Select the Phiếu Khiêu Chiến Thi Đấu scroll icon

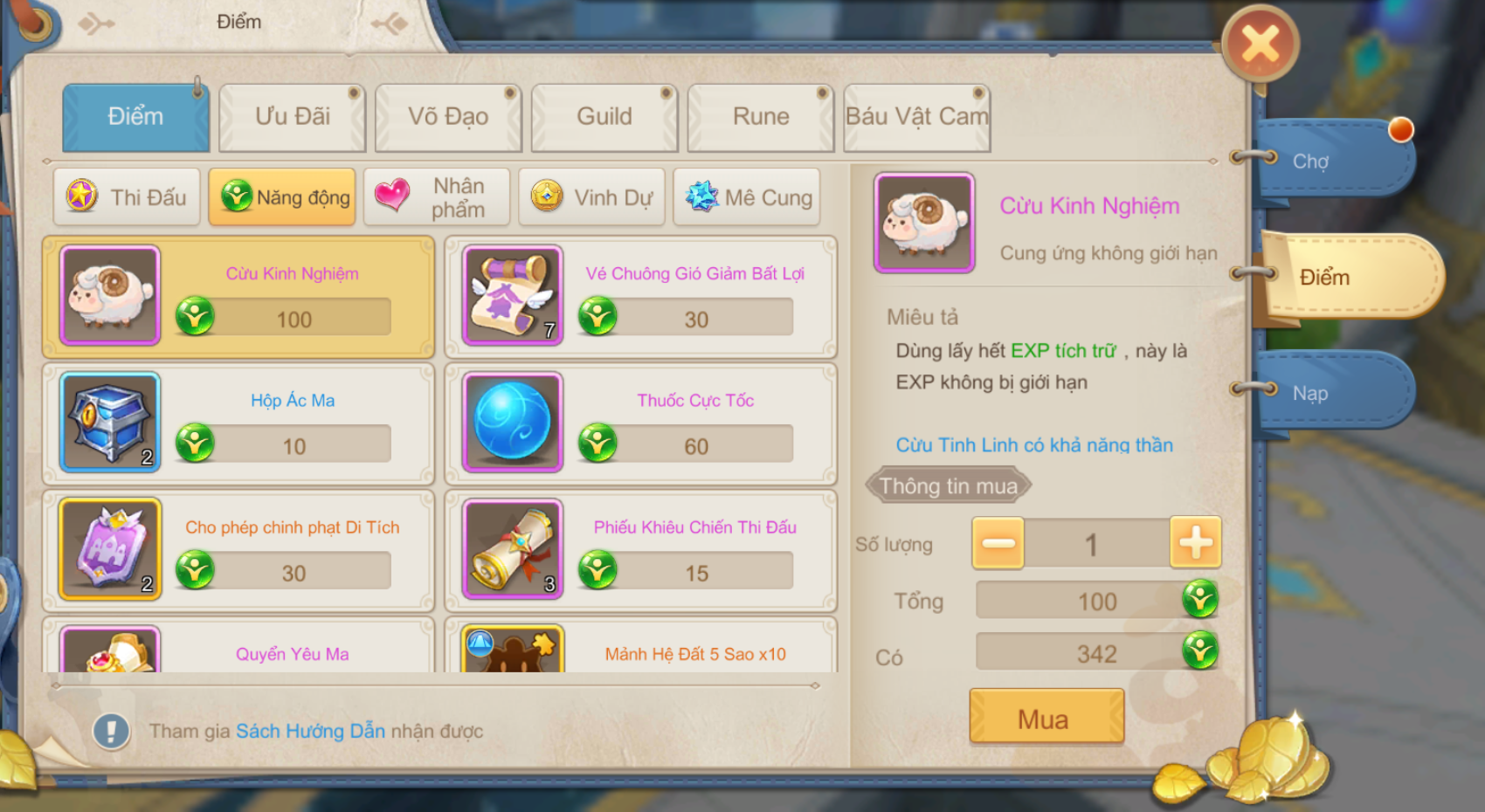(511, 550)
